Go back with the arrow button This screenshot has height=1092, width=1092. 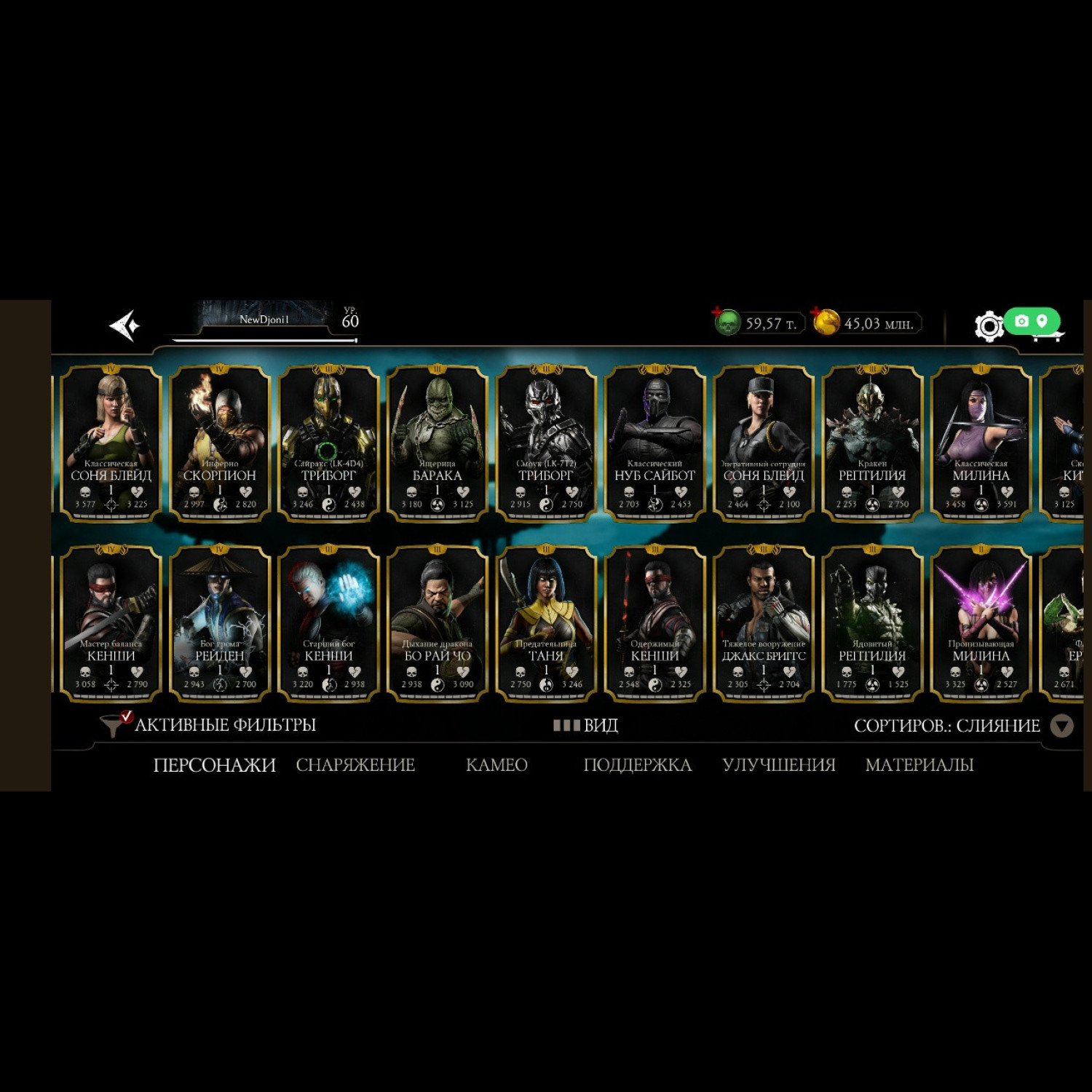click(x=124, y=325)
